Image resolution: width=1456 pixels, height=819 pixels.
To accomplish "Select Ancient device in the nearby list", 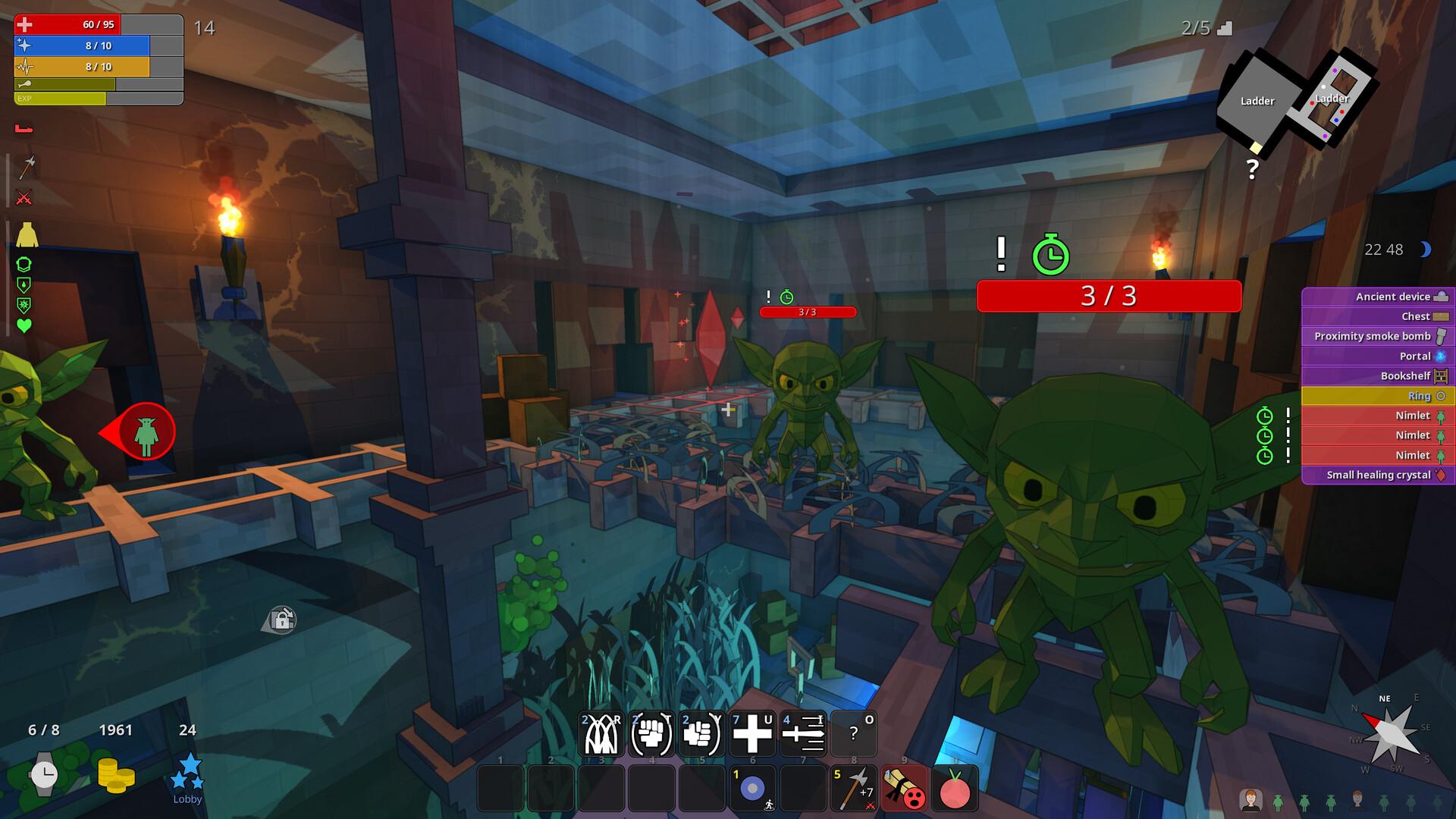I will click(x=1378, y=297).
